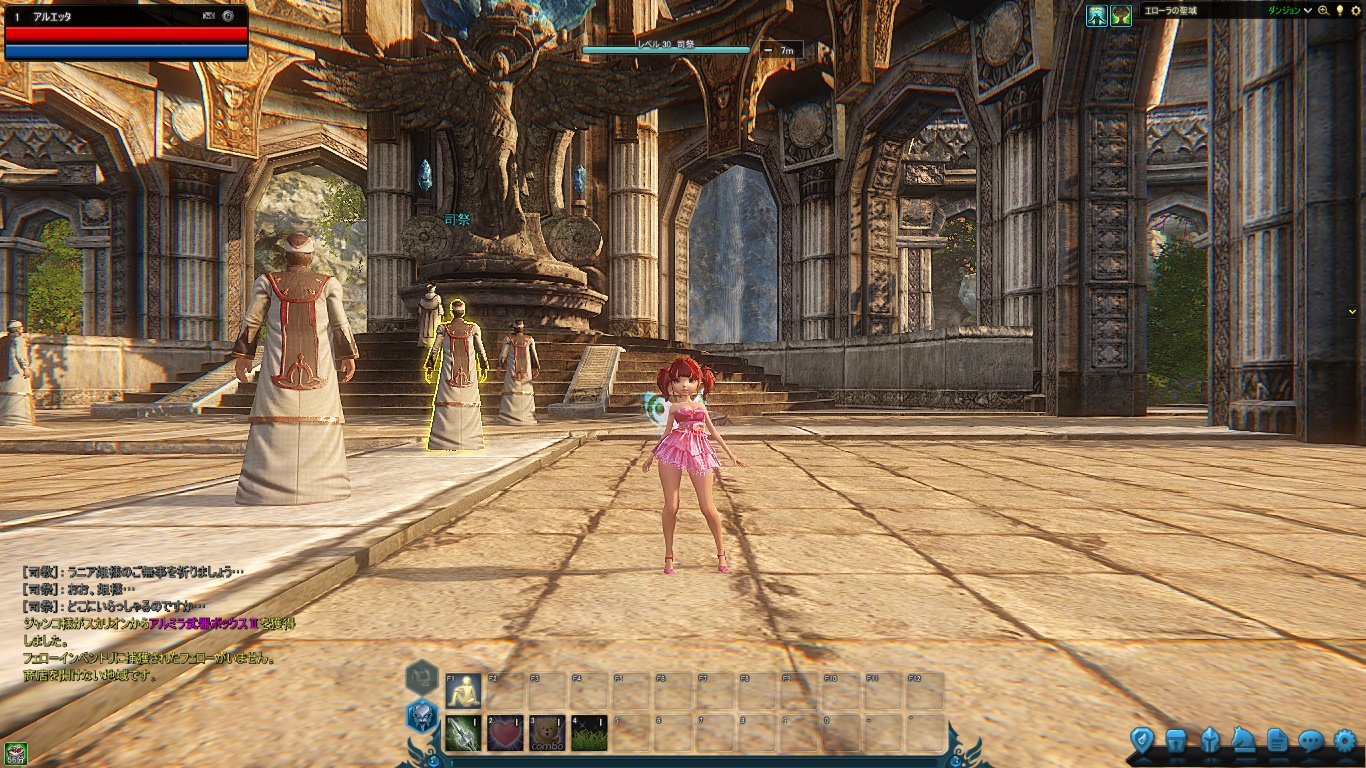The image size is (1366, 768).
Task: Cancel the green tree buff icon
Action: pos(1120,16)
